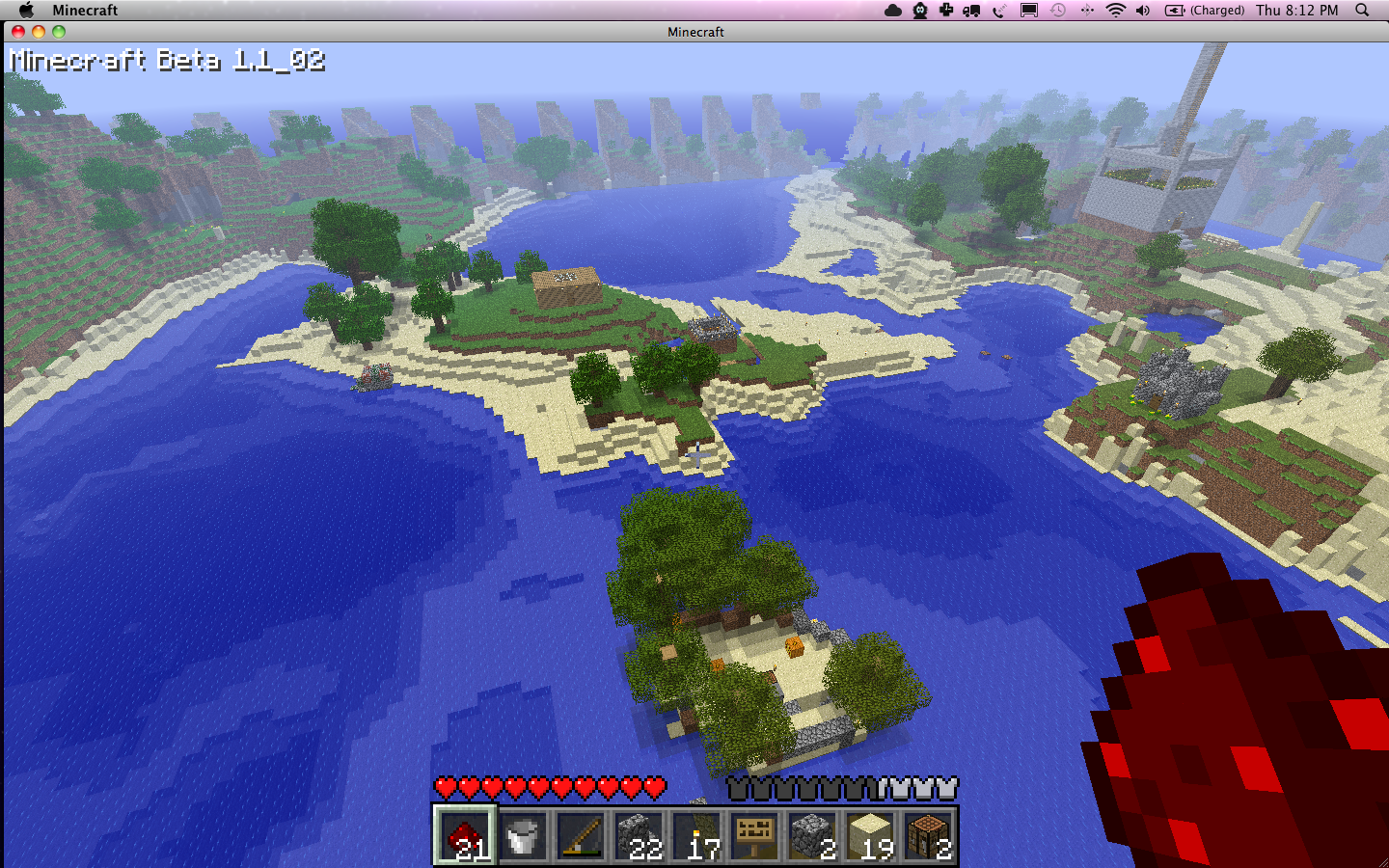Select the redstone dust hotbar slot

[465, 835]
